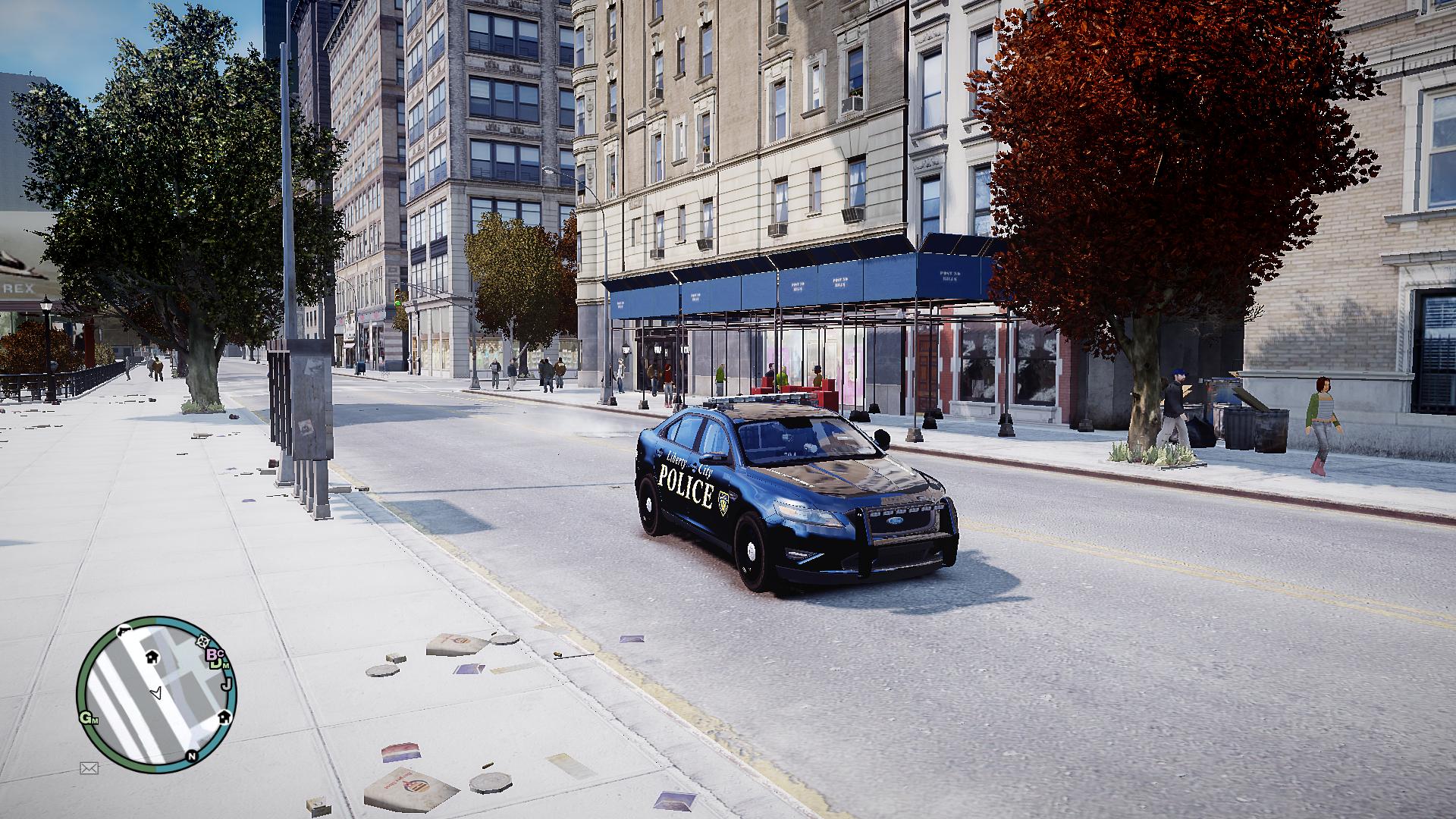Click the north N compass marker

click(x=192, y=755)
